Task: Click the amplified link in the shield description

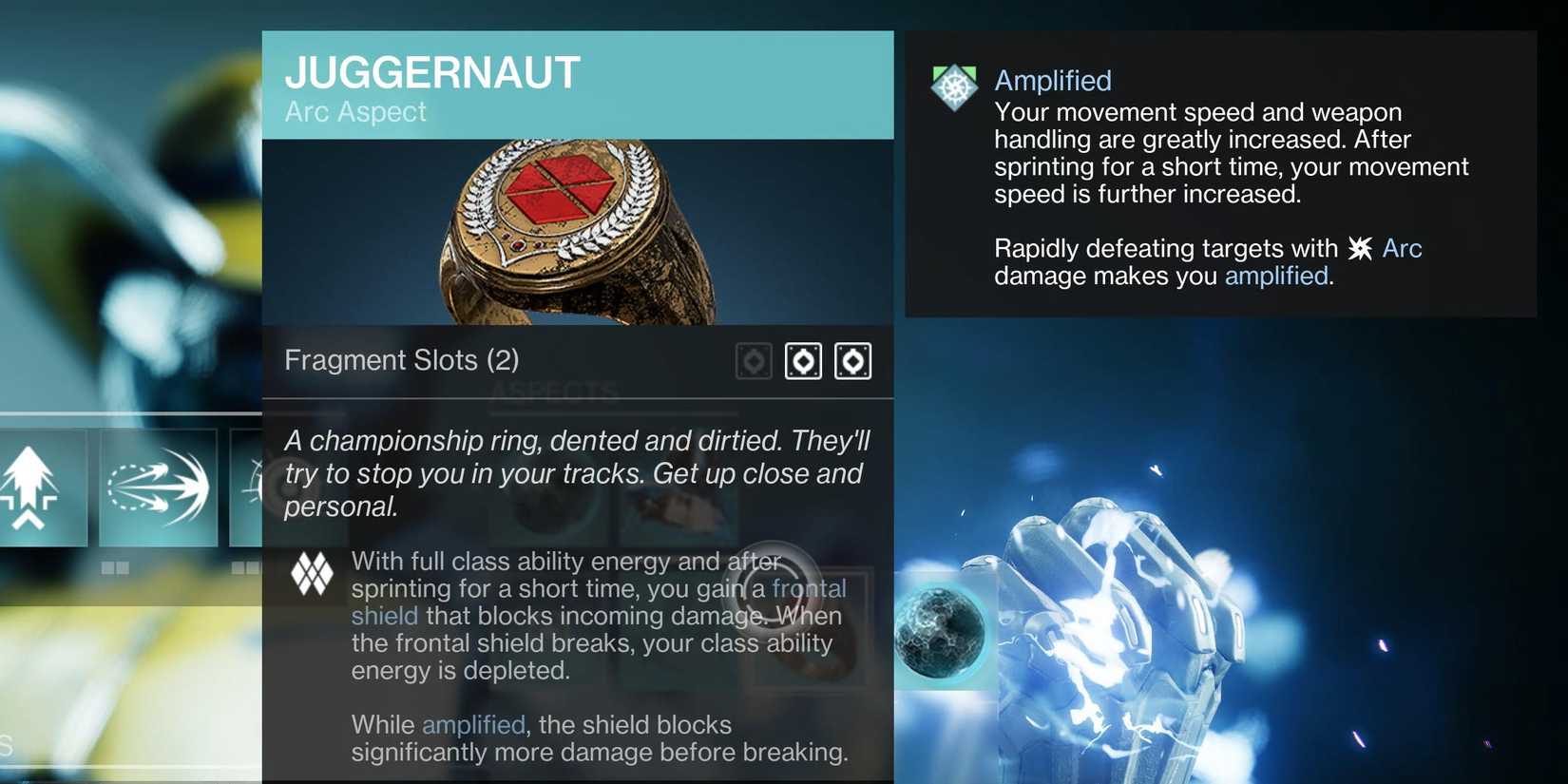Action: coord(472,724)
